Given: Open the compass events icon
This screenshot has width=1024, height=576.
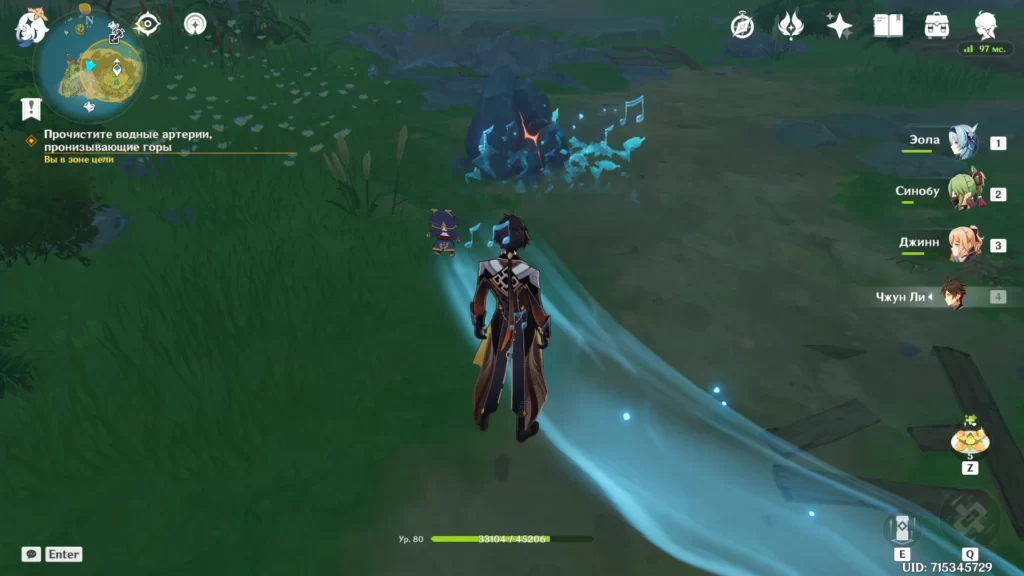Looking at the screenshot, I should point(742,26).
